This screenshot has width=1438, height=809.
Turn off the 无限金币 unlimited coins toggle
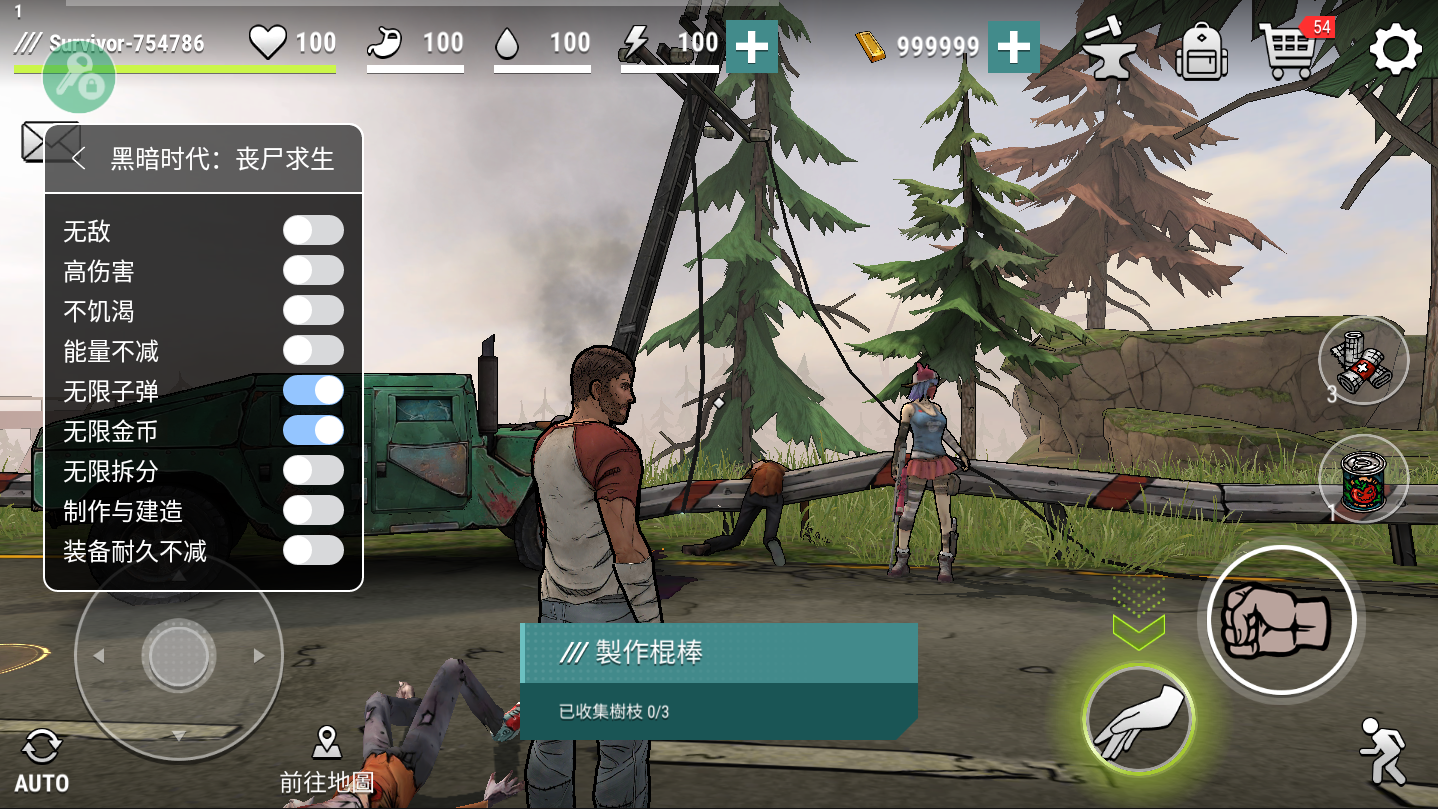click(x=313, y=430)
